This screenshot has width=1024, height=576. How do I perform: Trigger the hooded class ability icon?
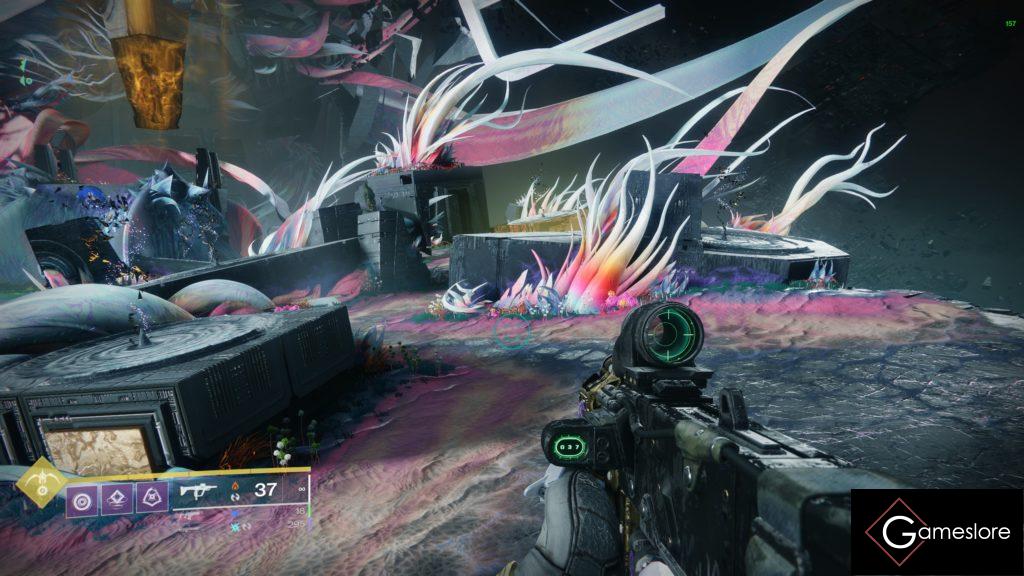(x=151, y=497)
